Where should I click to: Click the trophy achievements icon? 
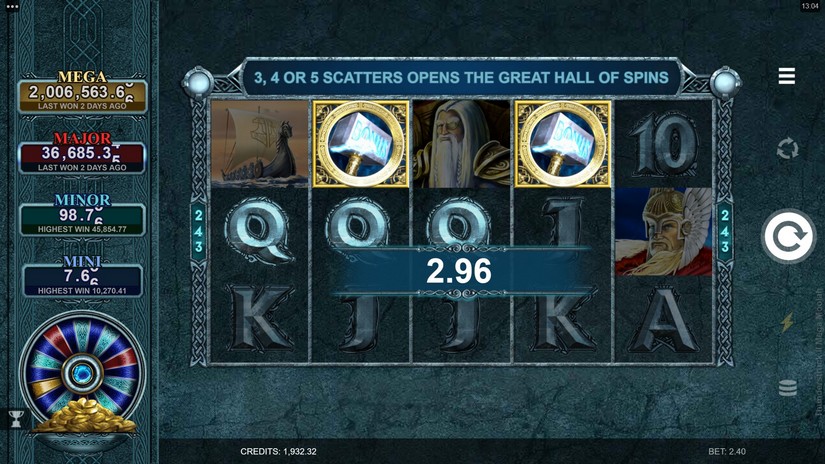point(16,420)
